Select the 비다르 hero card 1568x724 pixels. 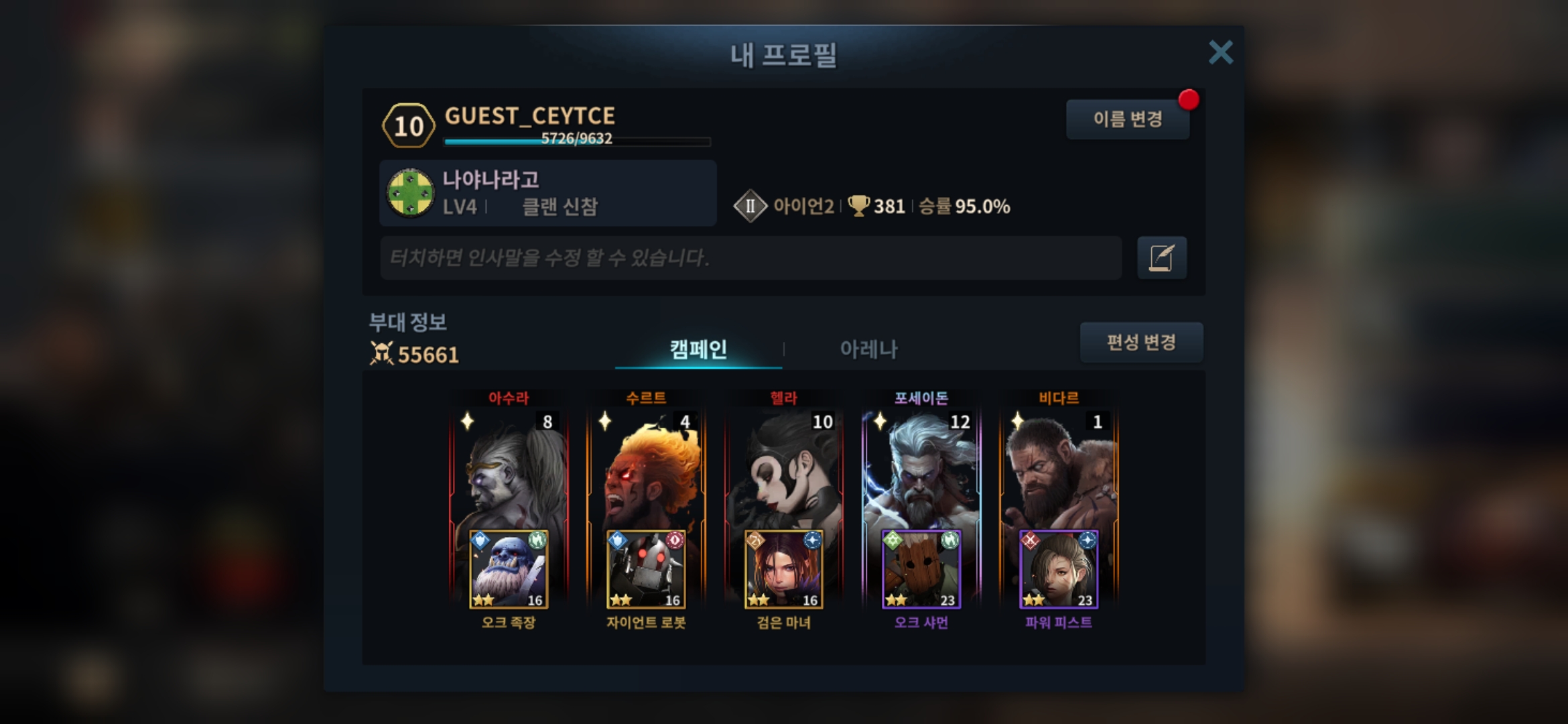[x=1059, y=469]
